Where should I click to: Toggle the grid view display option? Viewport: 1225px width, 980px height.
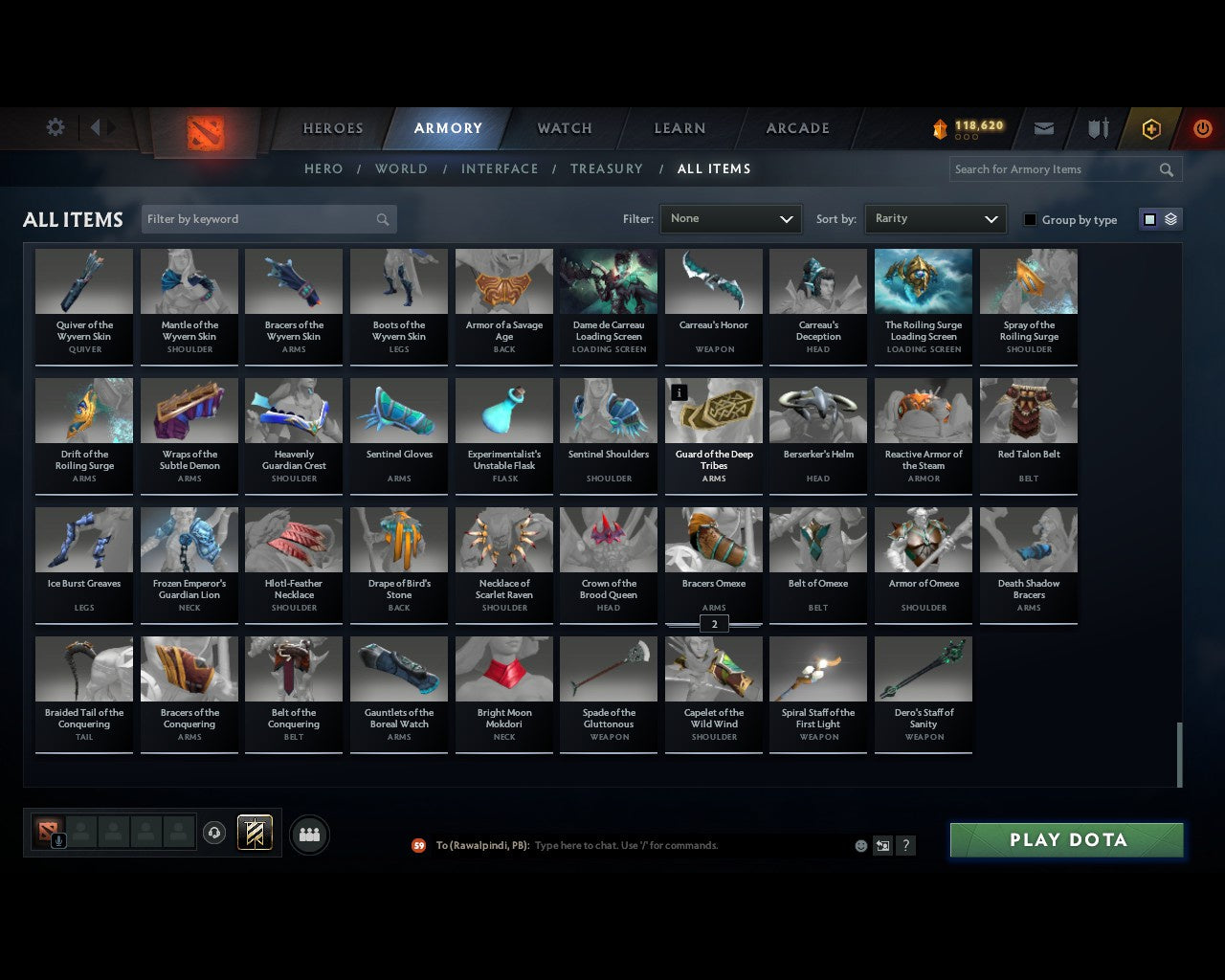tap(1148, 218)
